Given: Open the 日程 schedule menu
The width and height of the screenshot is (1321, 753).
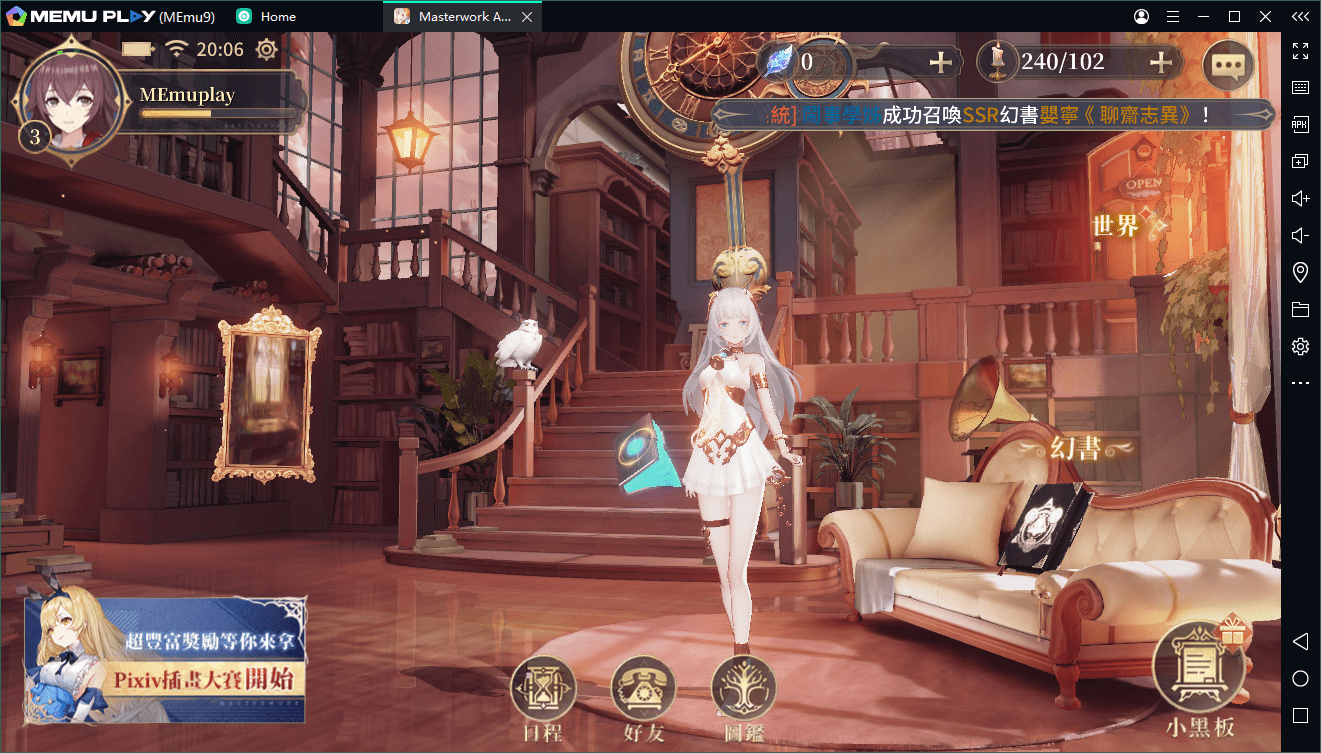Looking at the screenshot, I should (543, 690).
